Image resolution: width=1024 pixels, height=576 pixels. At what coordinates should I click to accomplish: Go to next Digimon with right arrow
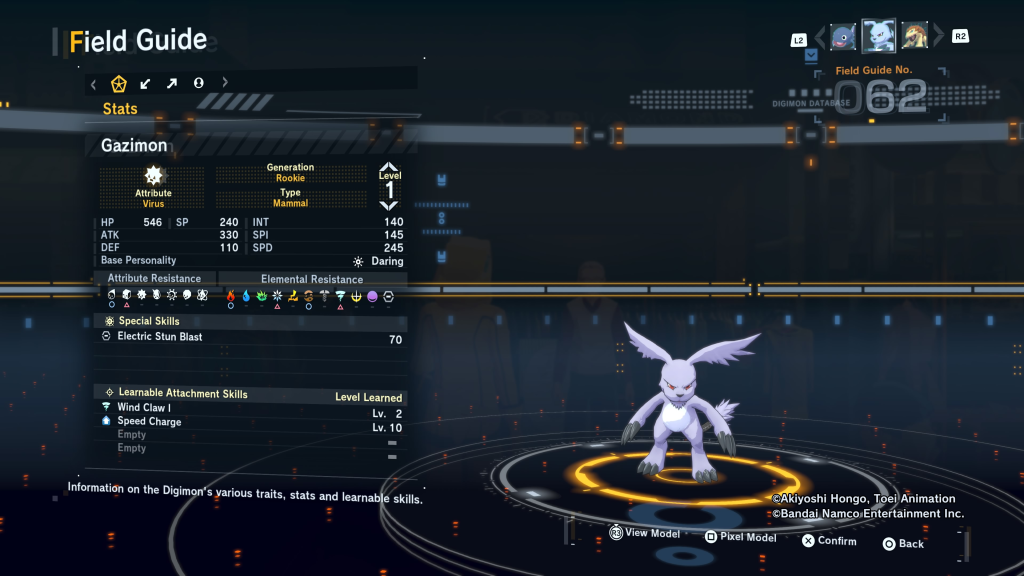point(938,38)
